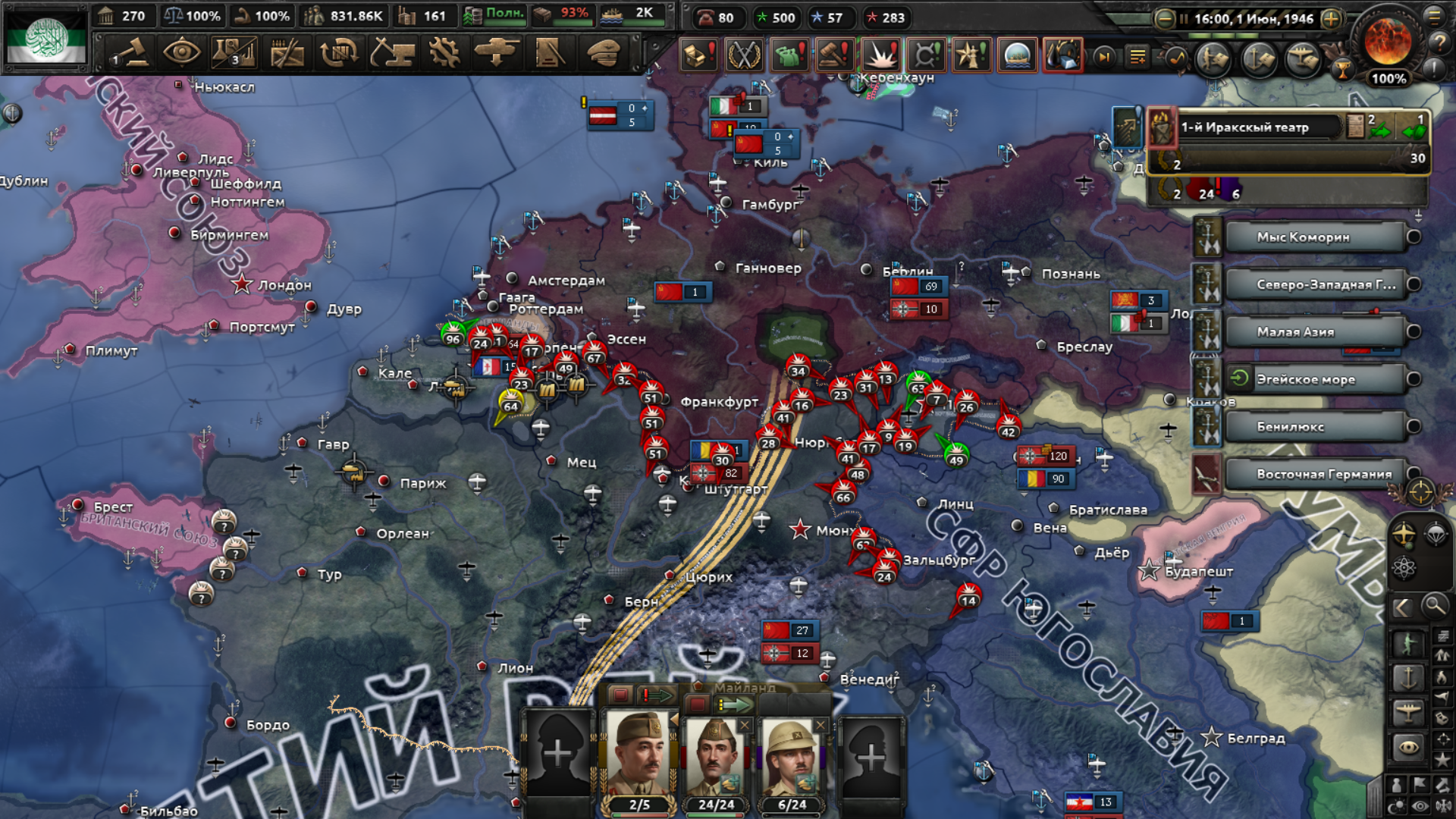Increase game speed with the plus button
Screen dimensions: 1456x819
(x=1331, y=19)
